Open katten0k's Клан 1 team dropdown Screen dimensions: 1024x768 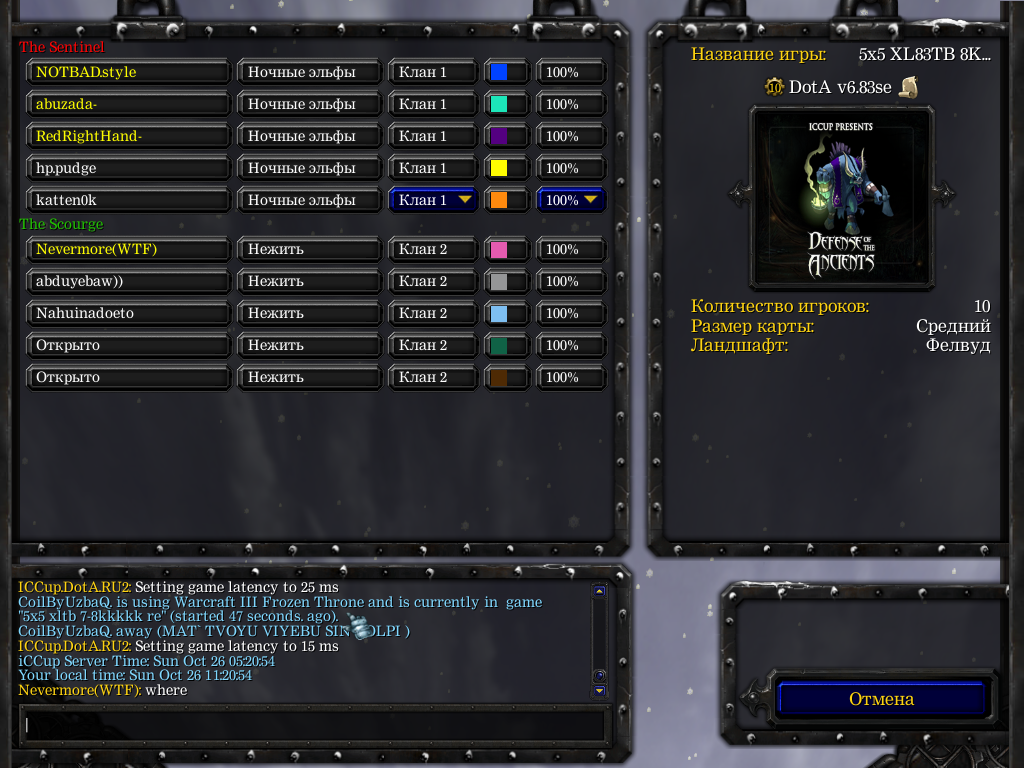tap(434, 200)
